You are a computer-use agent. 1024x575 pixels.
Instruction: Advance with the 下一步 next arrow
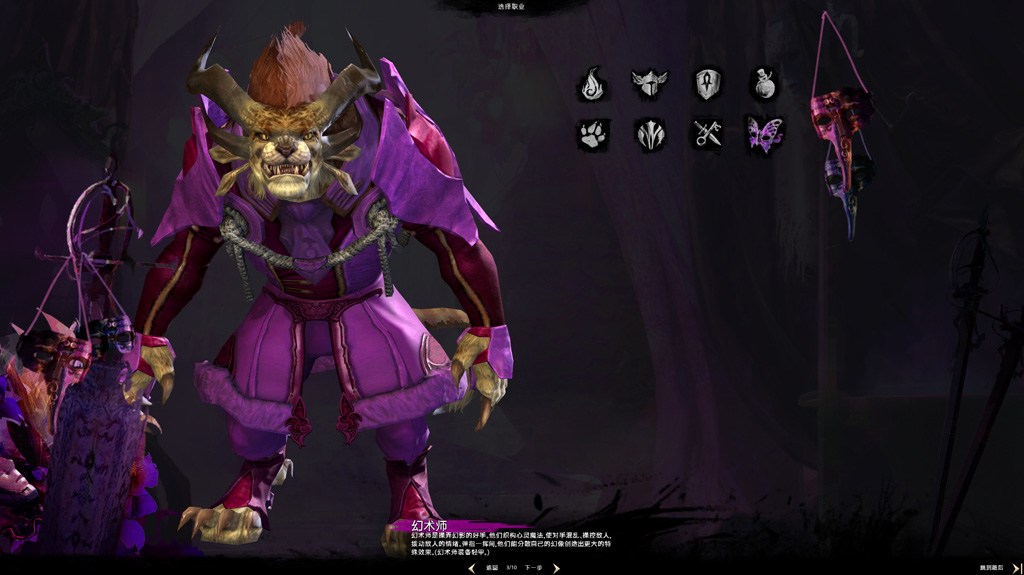tap(556, 567)
